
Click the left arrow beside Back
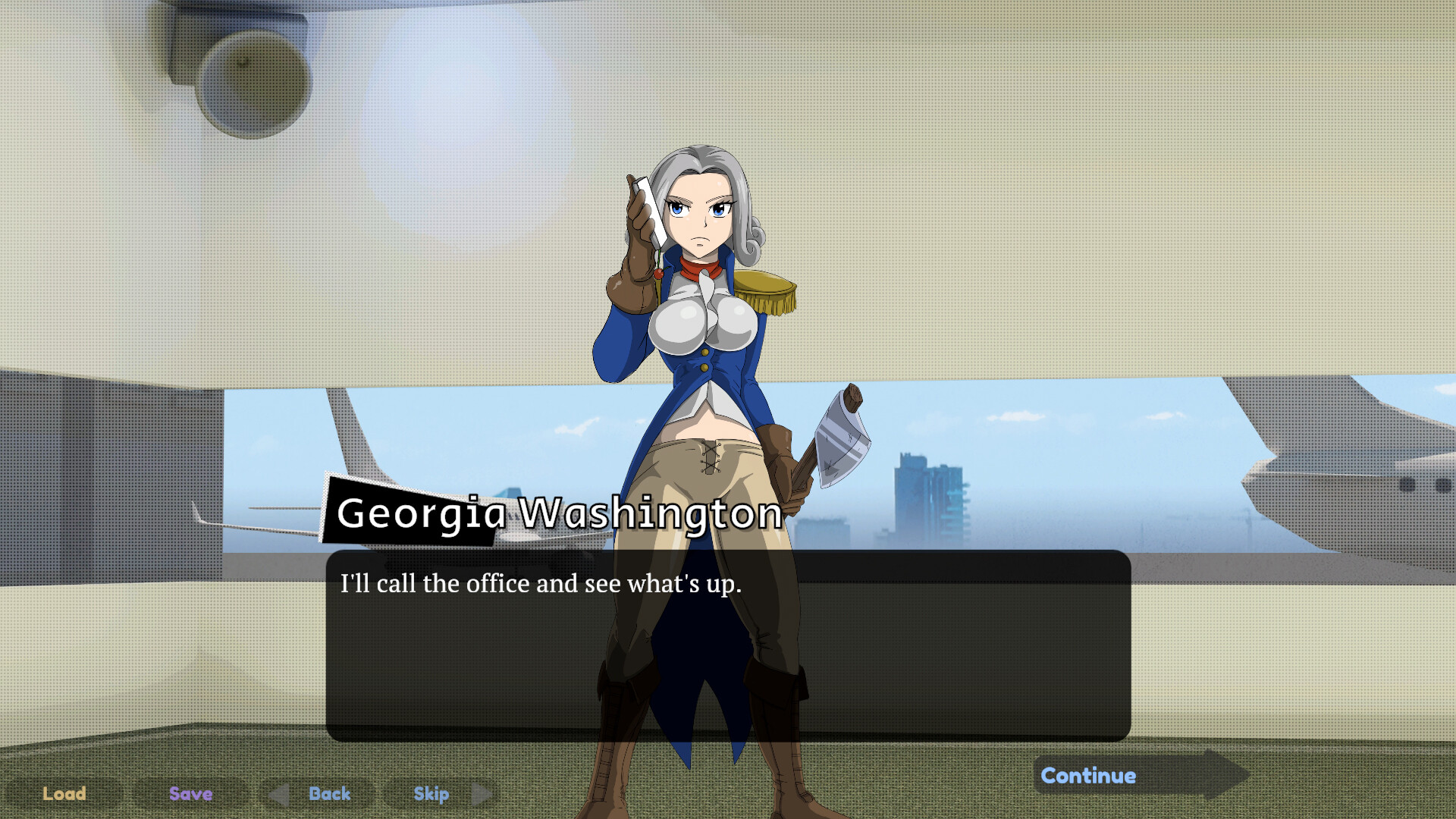coord(278,794)
